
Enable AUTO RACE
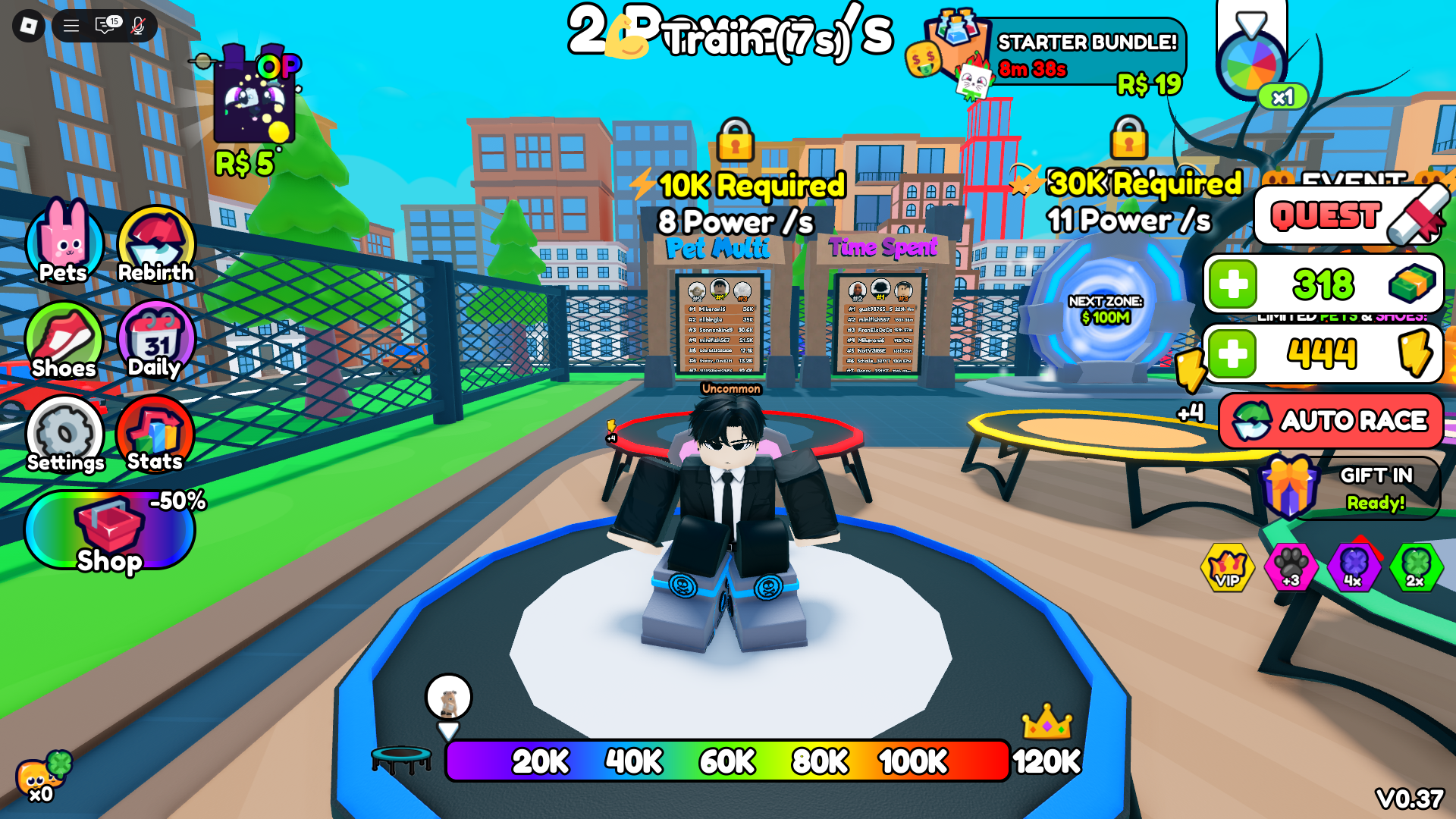[x=1331, y=421]
